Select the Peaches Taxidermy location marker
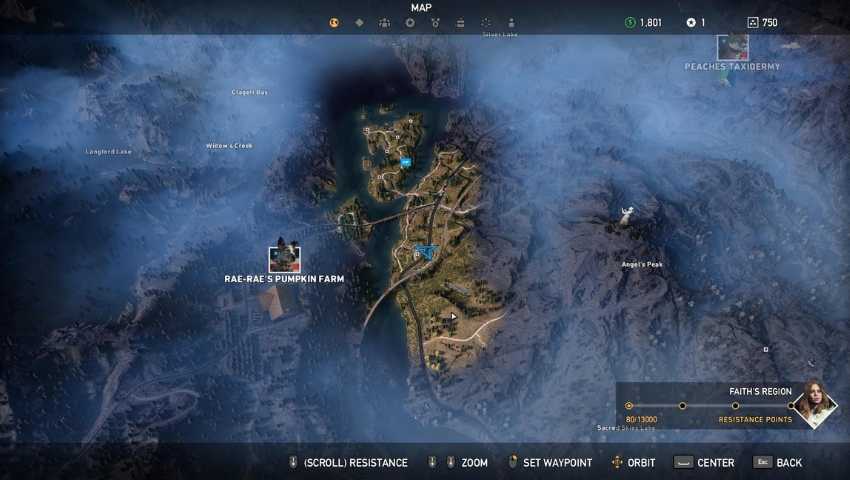850x480 pixels. click(732, 47)
